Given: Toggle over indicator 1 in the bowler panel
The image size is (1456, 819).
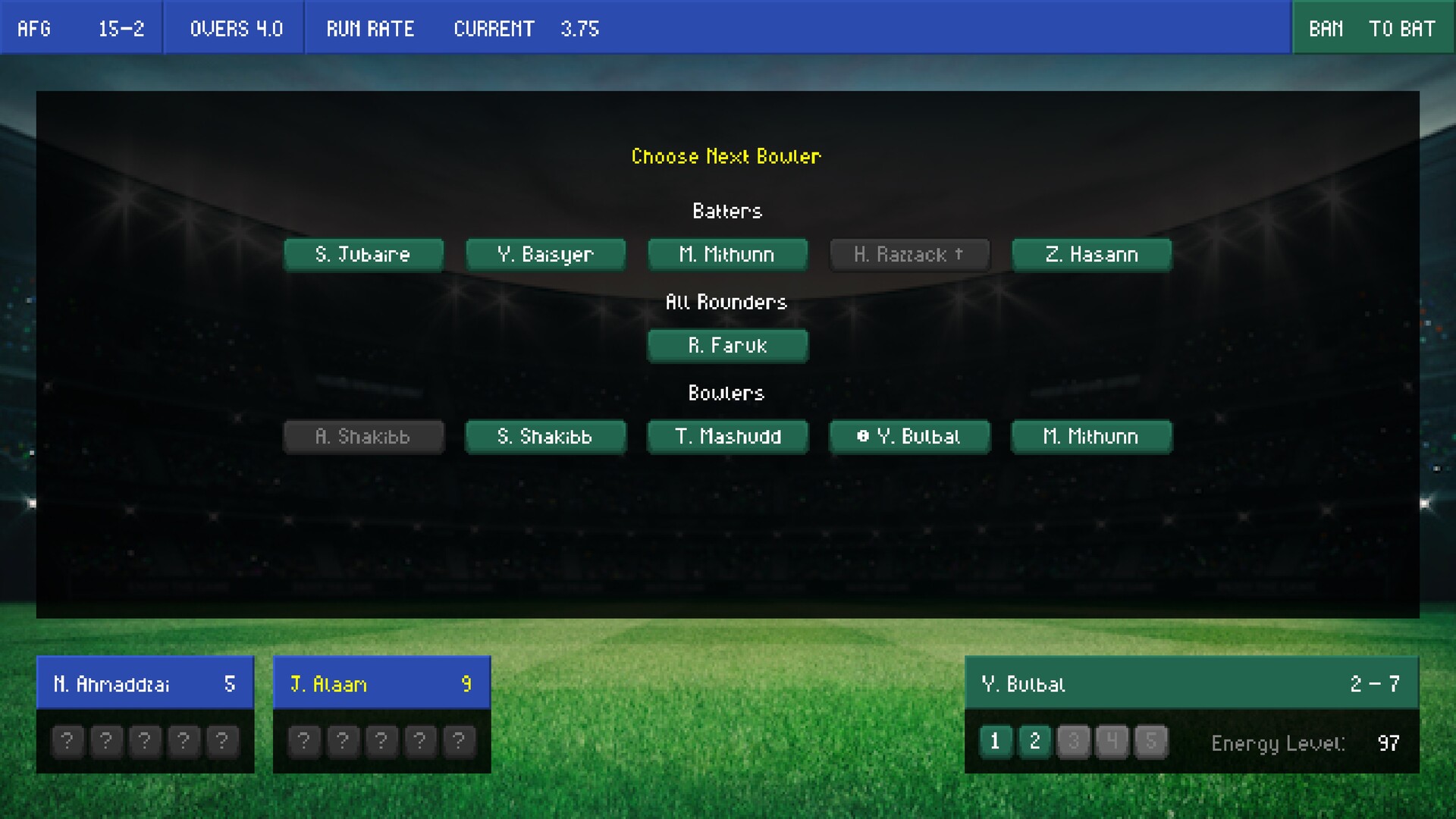Looking at the screenshot, I should [996, 743].
